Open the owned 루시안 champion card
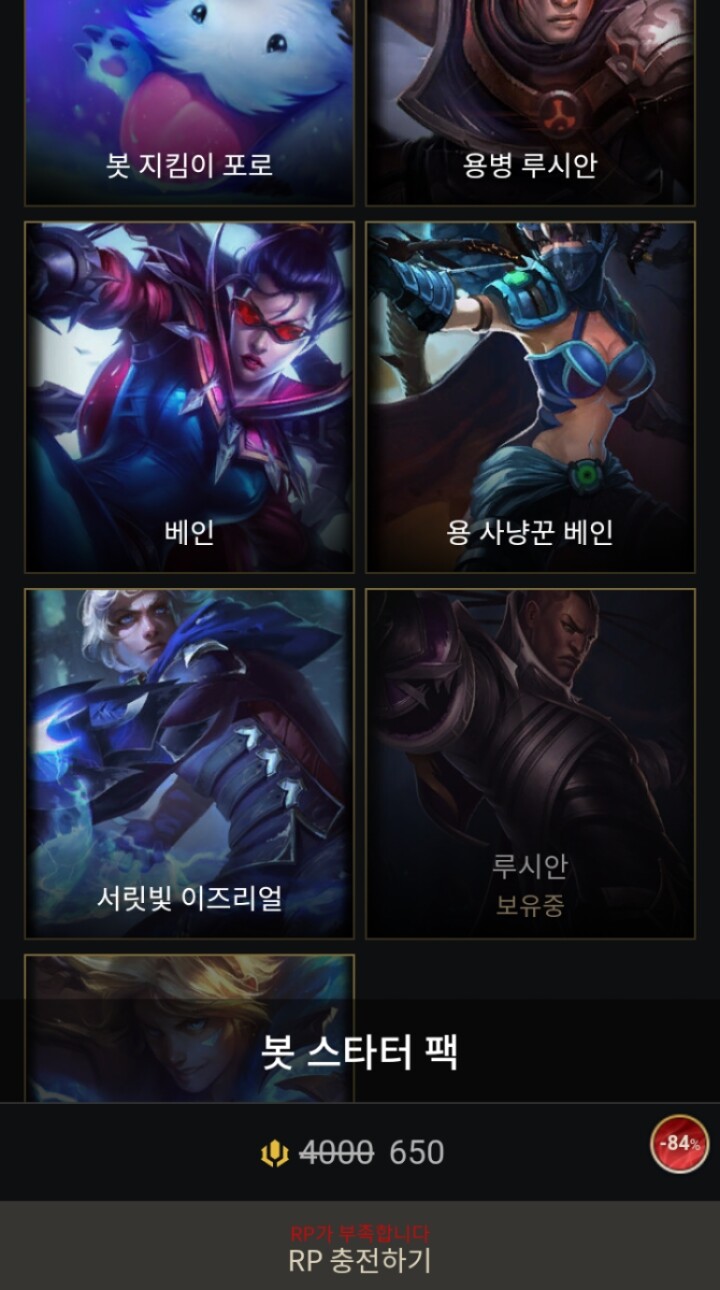This screenshot has height=1290, width=720. pos(530,763)
